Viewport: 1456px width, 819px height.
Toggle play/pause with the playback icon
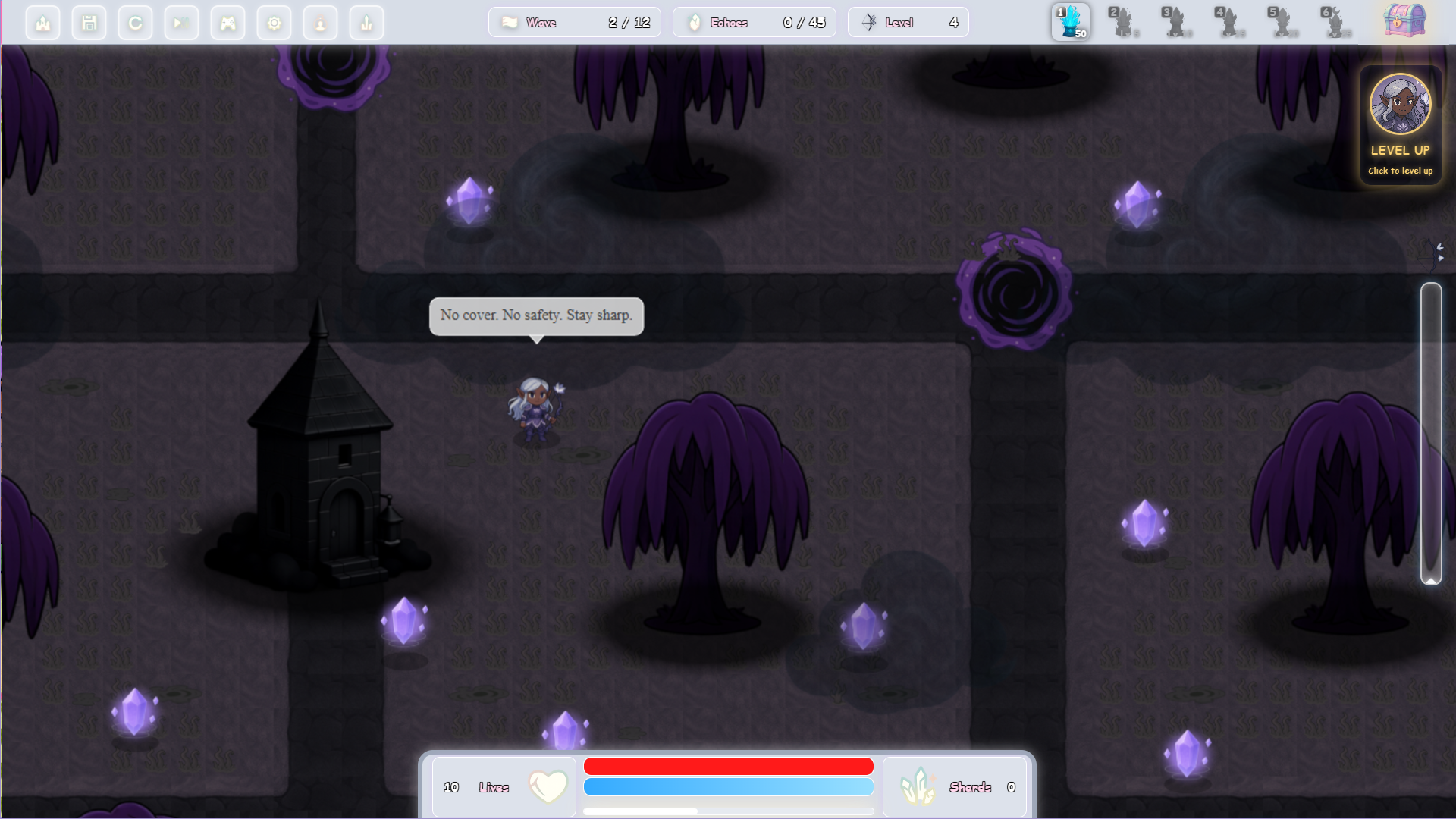tap(181, 23)
